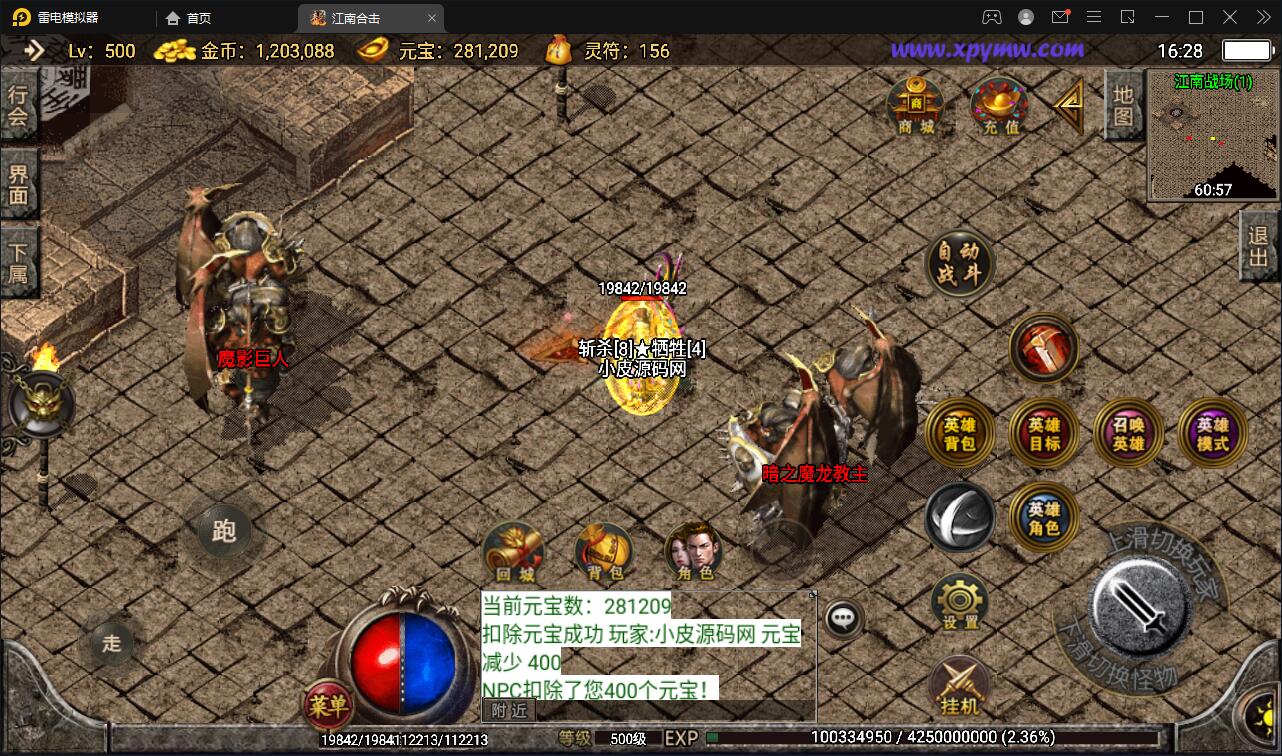Expand the emulator toolbar via double-arrow chevron
1282x756 pixels.
tap(1263, 17)
